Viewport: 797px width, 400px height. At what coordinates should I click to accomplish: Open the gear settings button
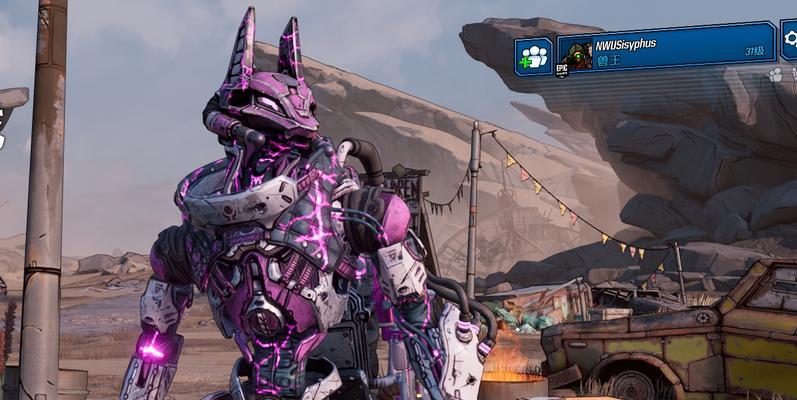(789, 39)
